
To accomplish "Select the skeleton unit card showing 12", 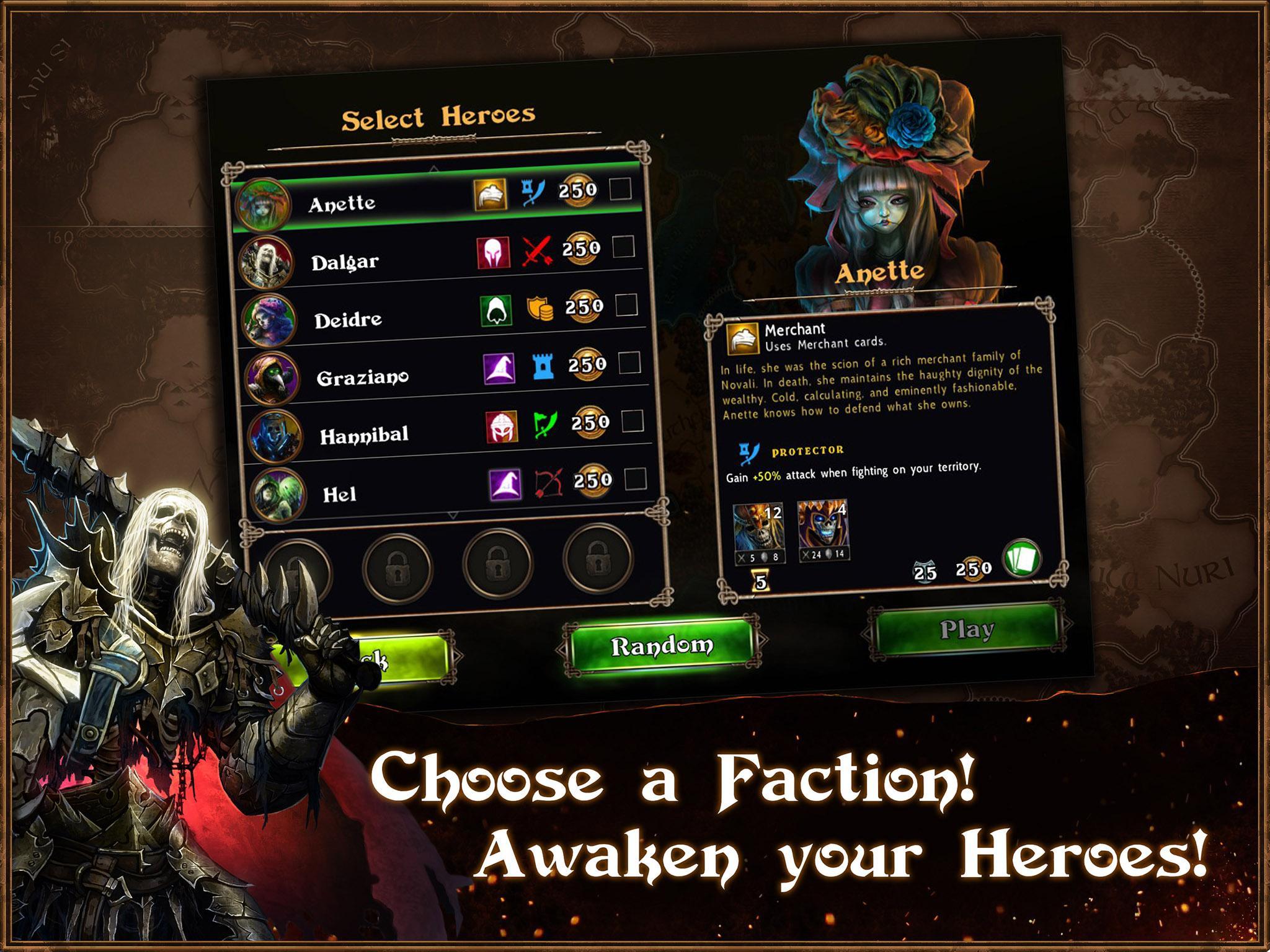I will click(758, 534).
